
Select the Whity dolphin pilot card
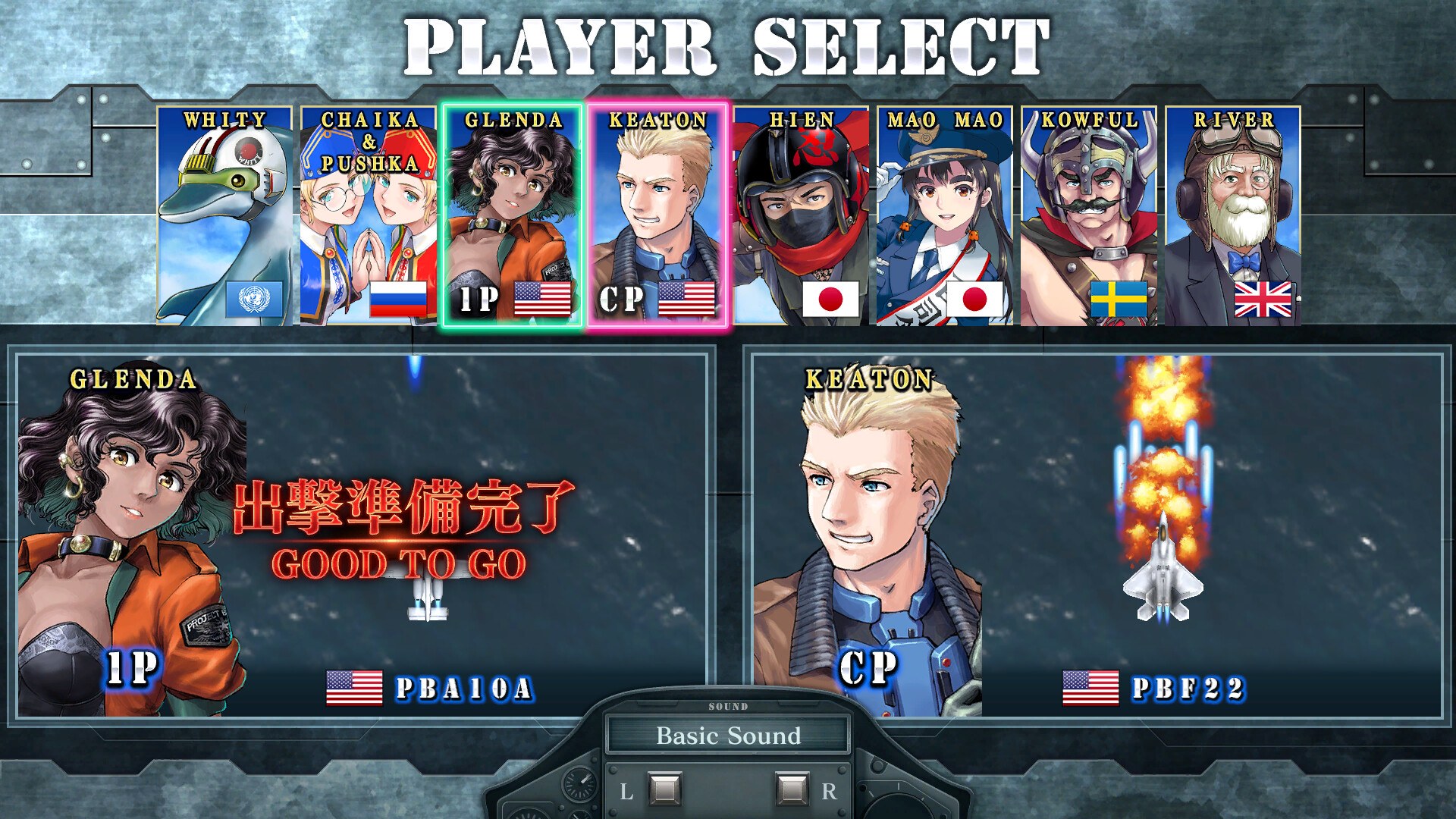click(x=224, y=215)
